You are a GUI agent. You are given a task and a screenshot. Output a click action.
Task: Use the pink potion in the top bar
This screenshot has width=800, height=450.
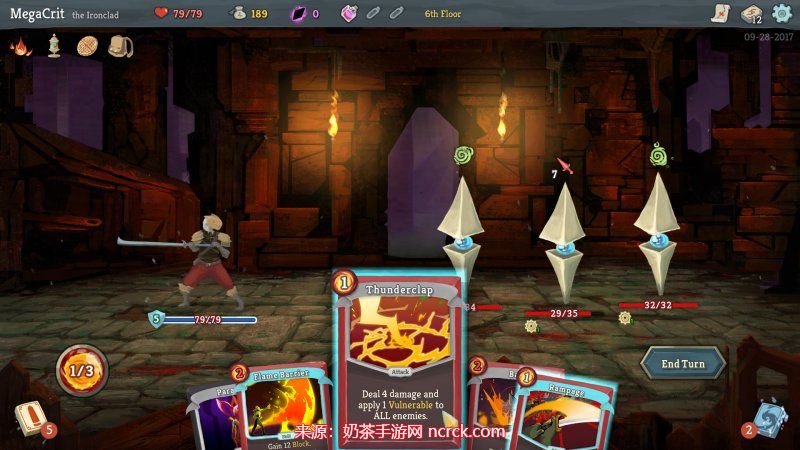click(349, 13)
